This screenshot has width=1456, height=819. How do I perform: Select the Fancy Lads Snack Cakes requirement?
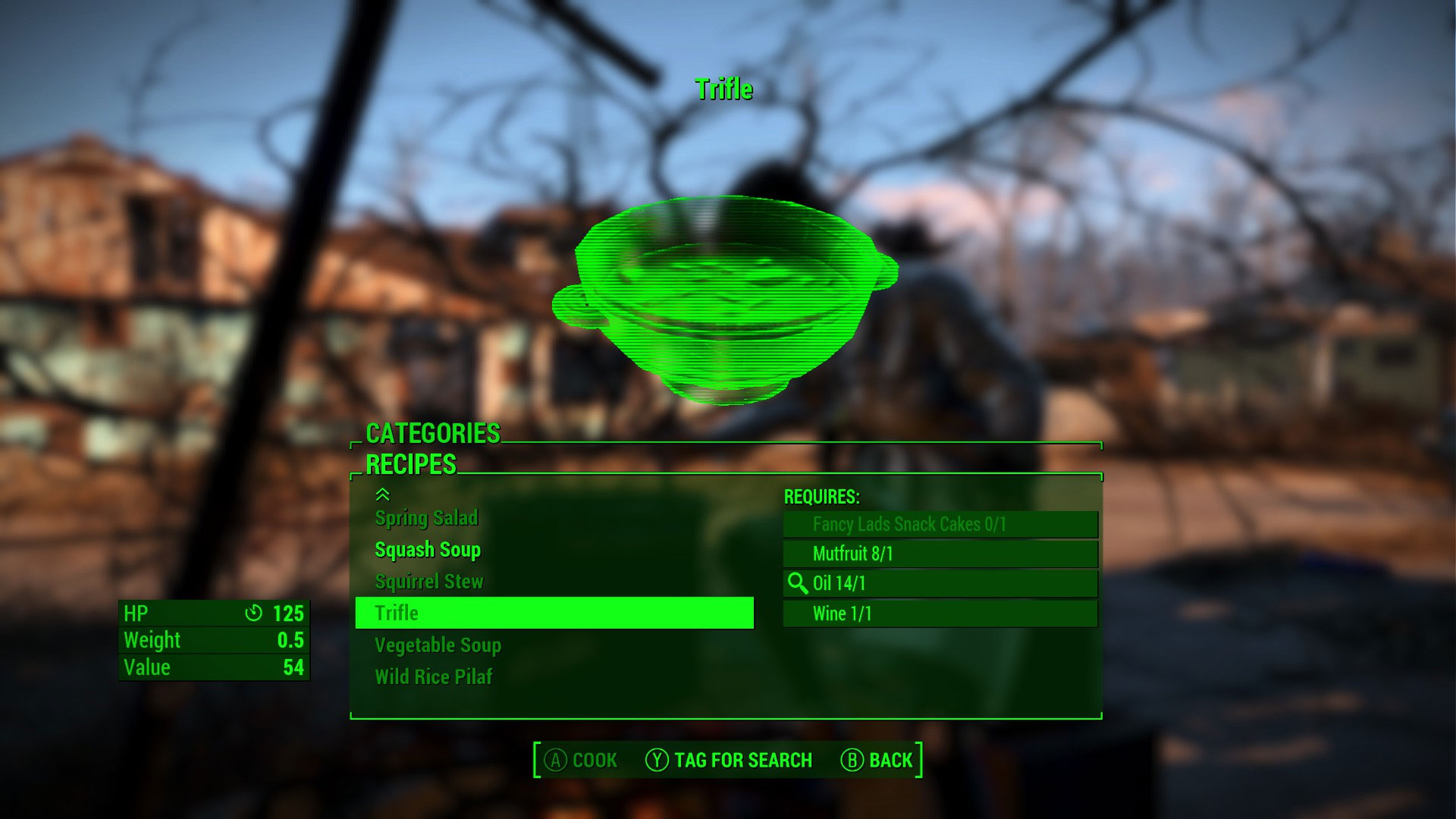(x=940, y=524)
